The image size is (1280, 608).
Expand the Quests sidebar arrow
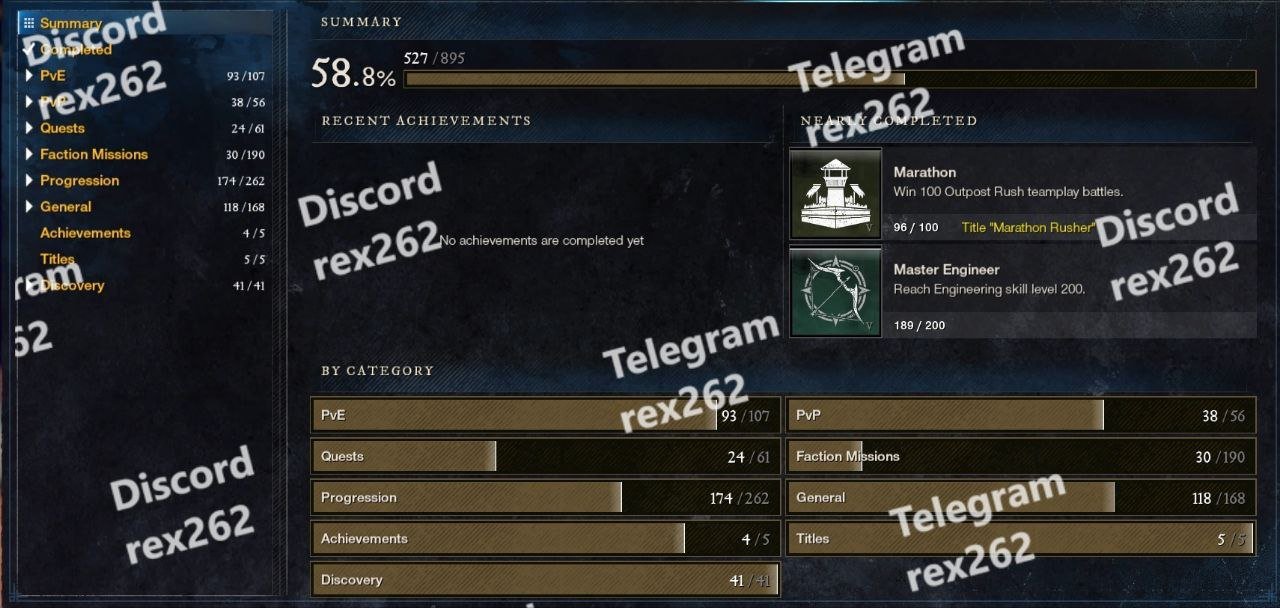tap(30, 128)
